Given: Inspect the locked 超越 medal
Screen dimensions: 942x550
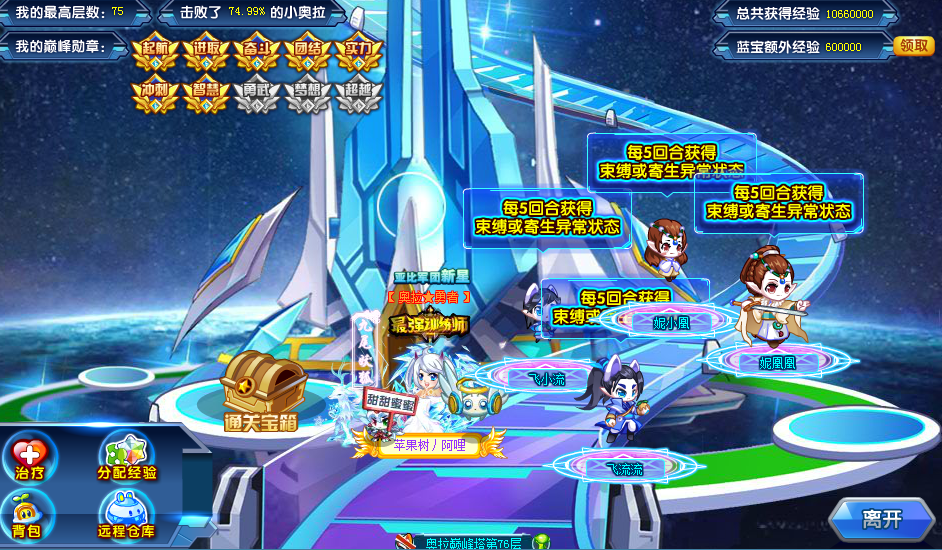Looking at the screenshot, I should click(358, 93).
